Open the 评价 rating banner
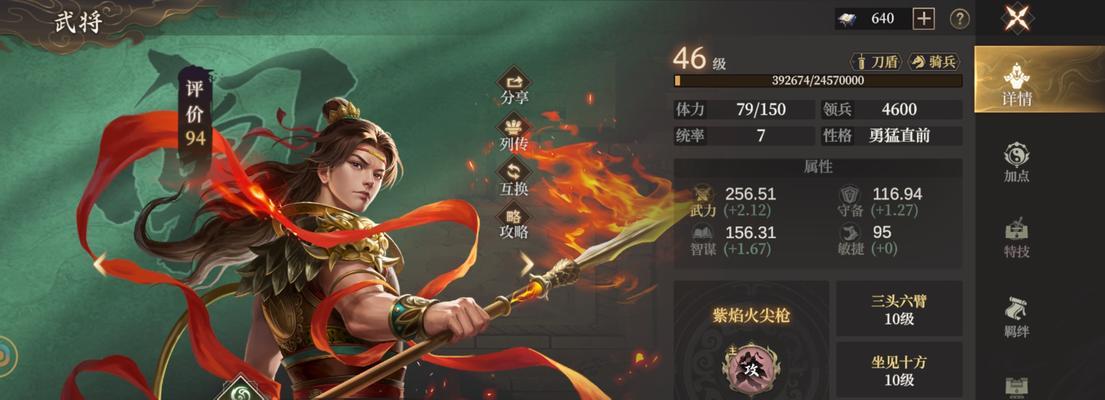 tap(195, 112)
